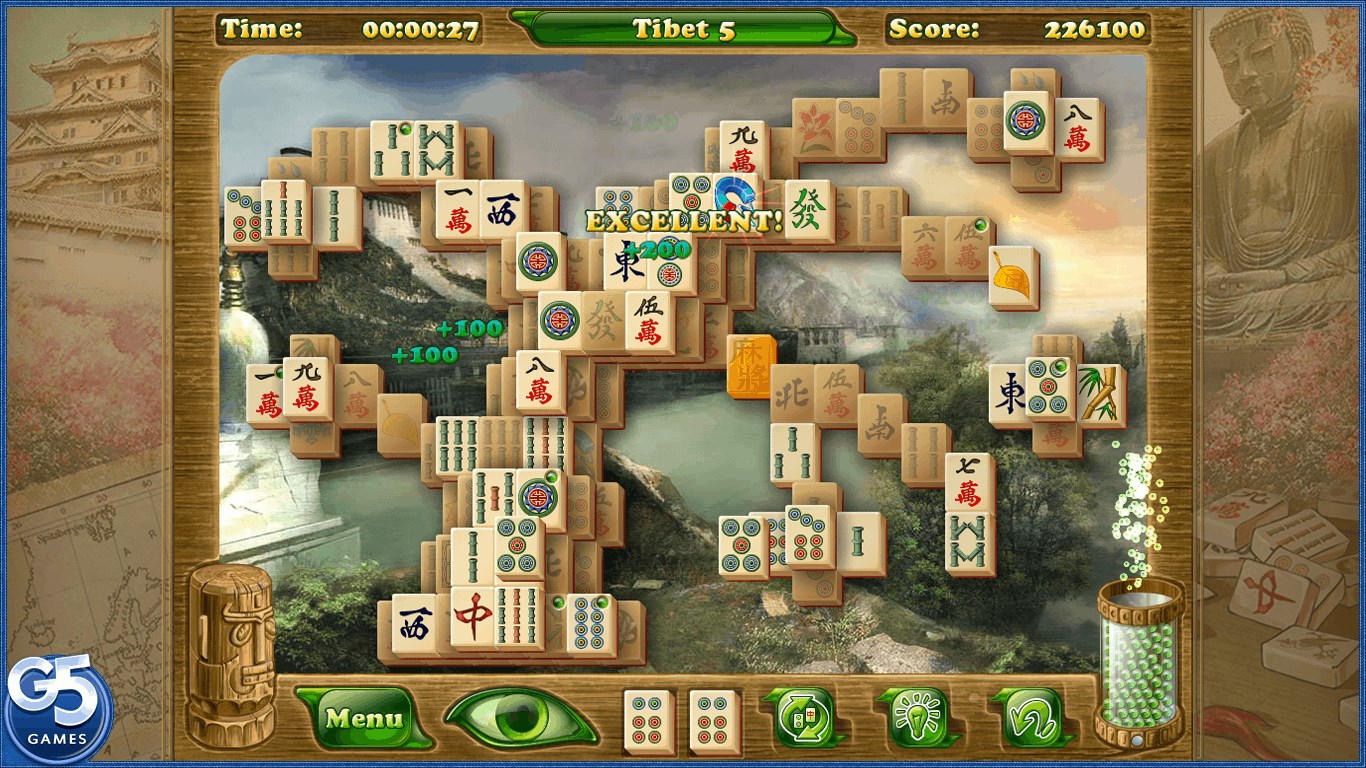
Task: Select the glowing orange golden mahjong tile
Action: coord(750,365)
